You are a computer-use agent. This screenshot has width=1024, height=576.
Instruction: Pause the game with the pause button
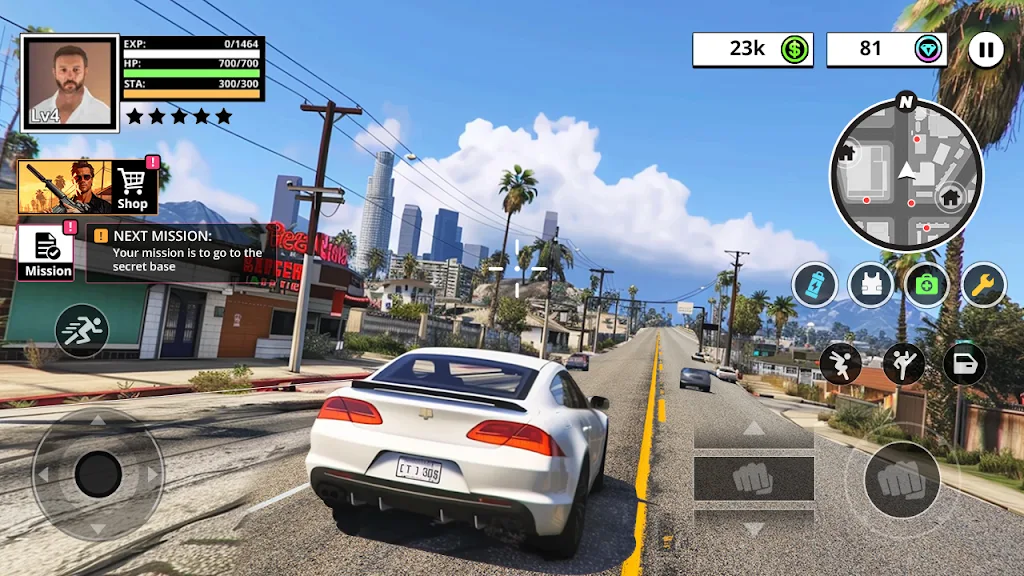[x=986, y=50]
